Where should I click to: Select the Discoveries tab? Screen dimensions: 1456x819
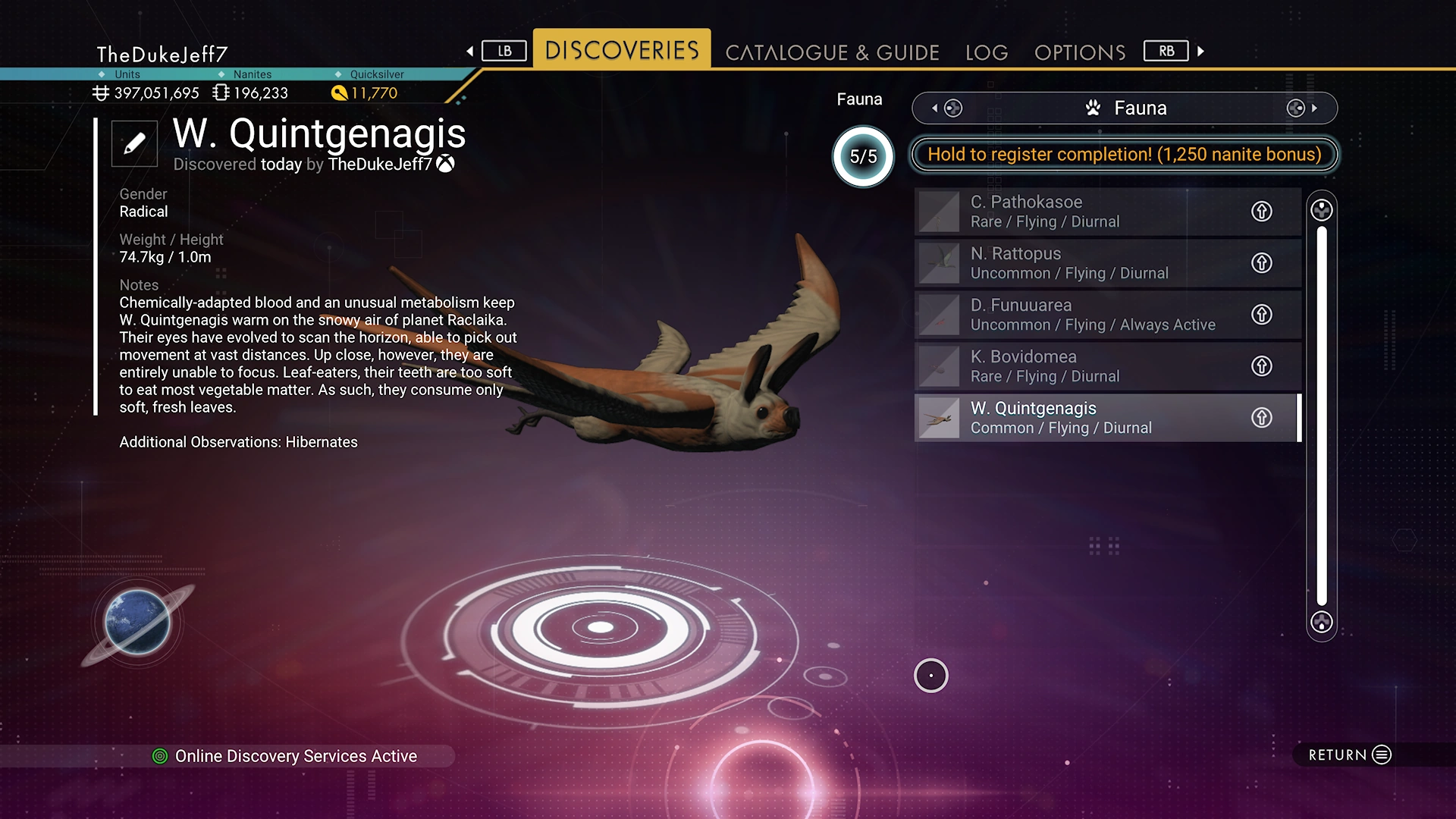coord(622,50)
